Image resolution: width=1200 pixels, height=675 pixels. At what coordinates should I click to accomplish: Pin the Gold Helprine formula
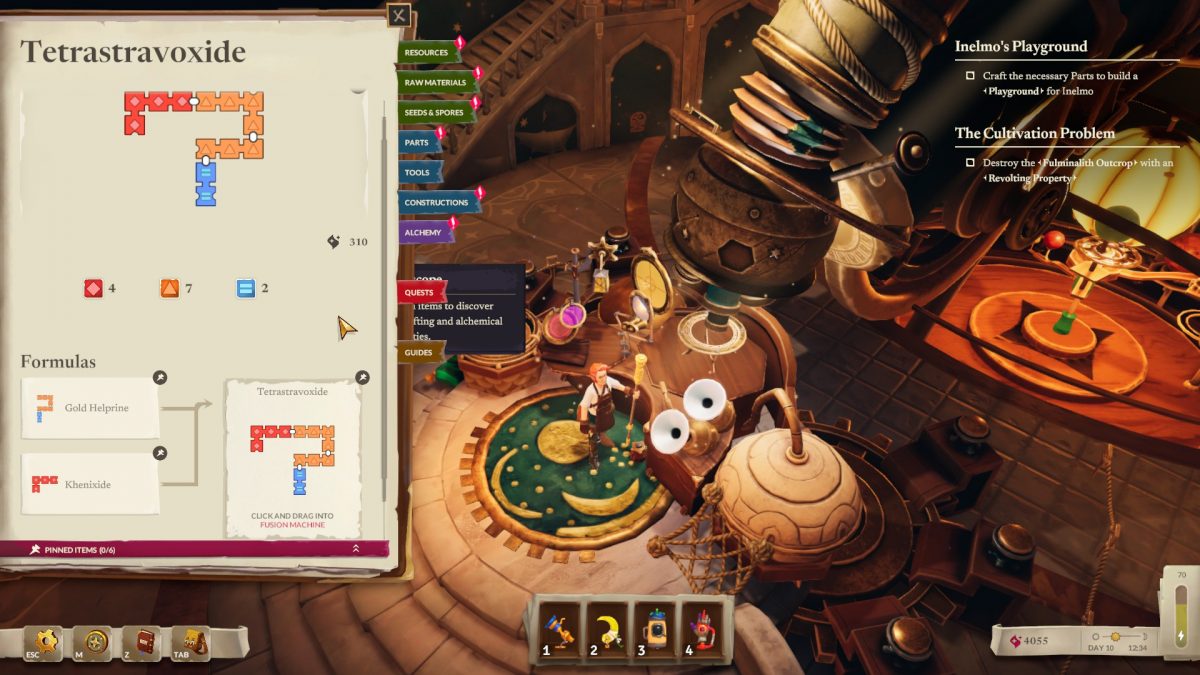tap(159, 378)
